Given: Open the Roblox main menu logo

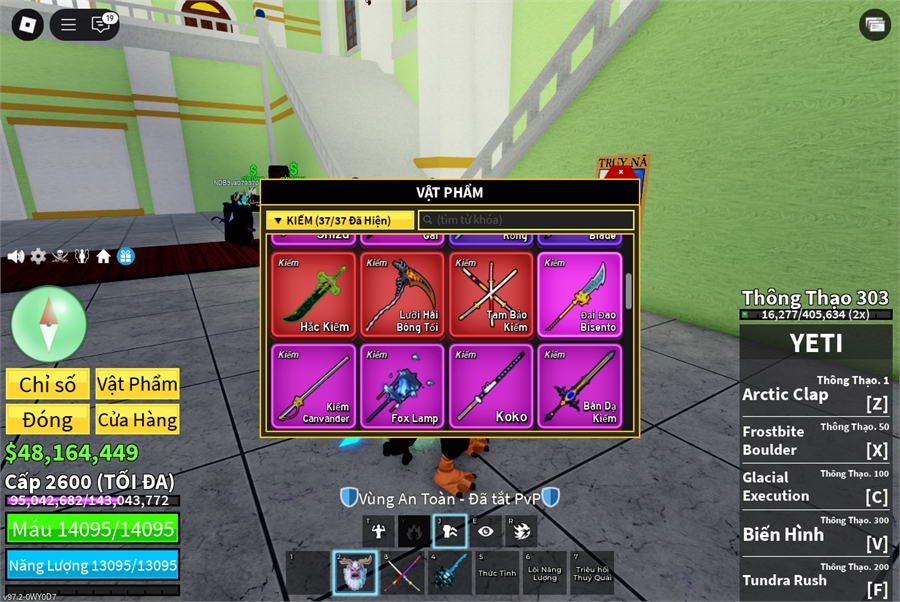Looking at the screenshot, I should [x=27, y=25].
